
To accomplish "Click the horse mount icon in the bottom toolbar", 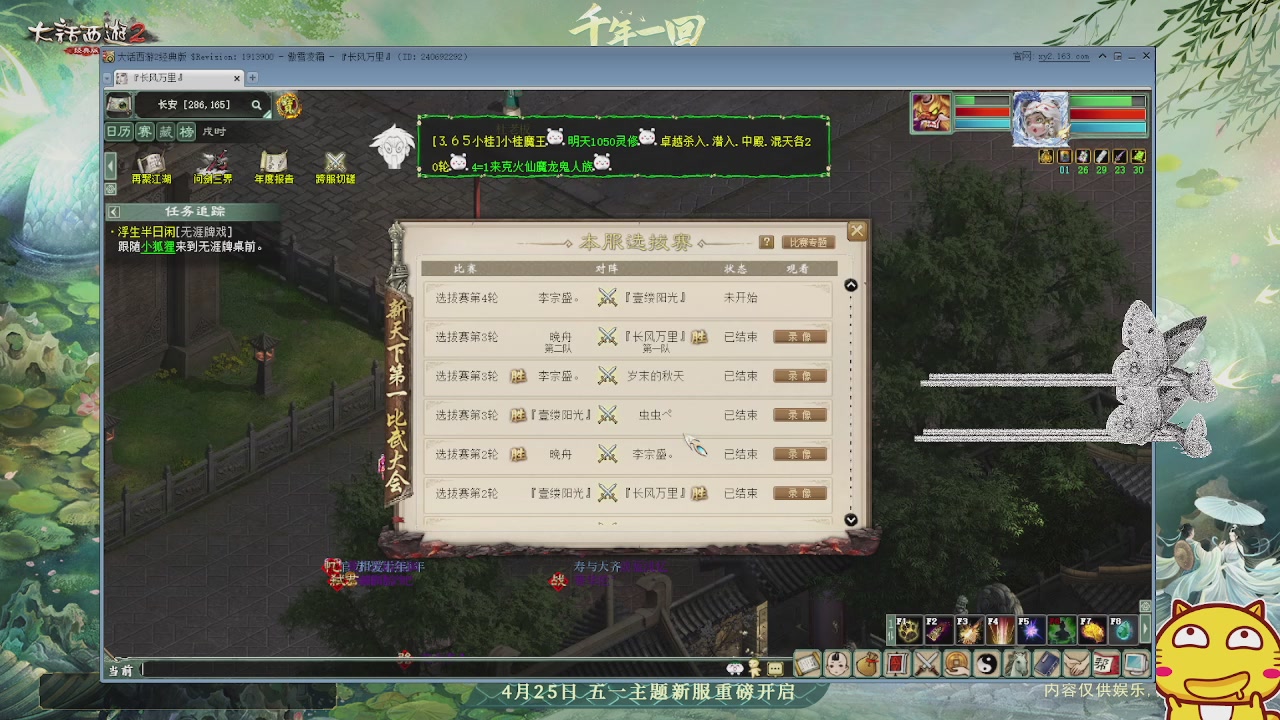I will point(1017,663).
